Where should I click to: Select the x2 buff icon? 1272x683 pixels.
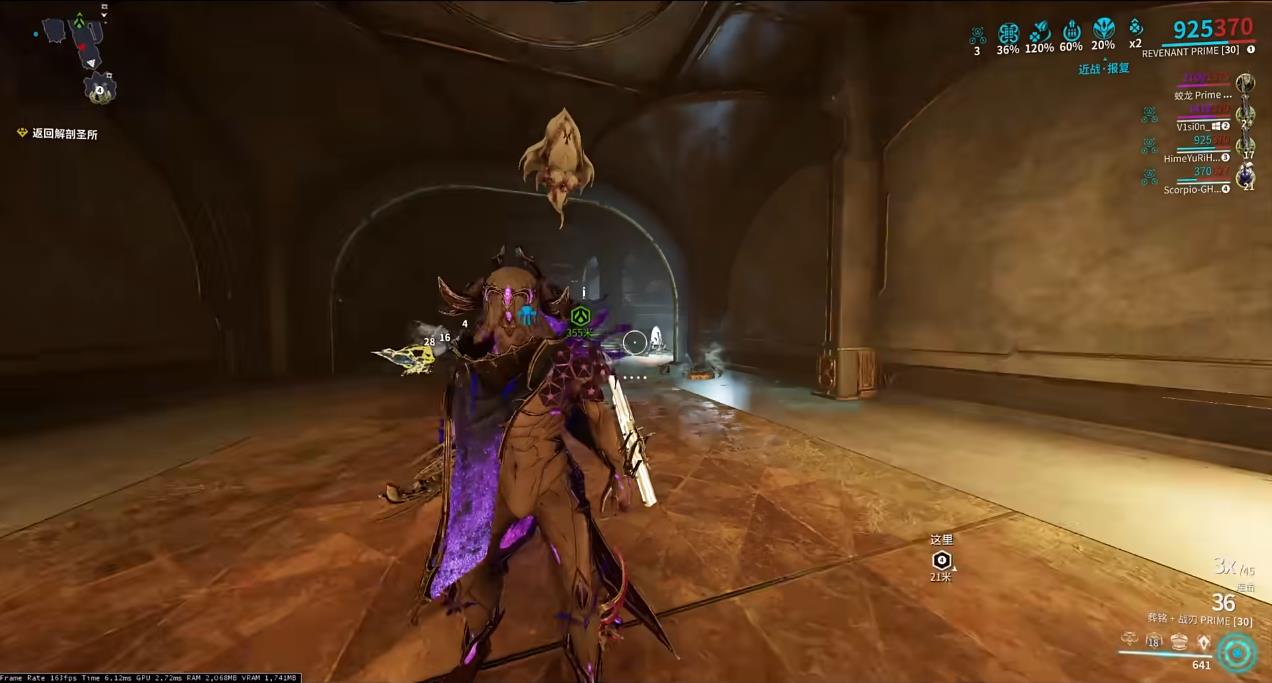1135,29
